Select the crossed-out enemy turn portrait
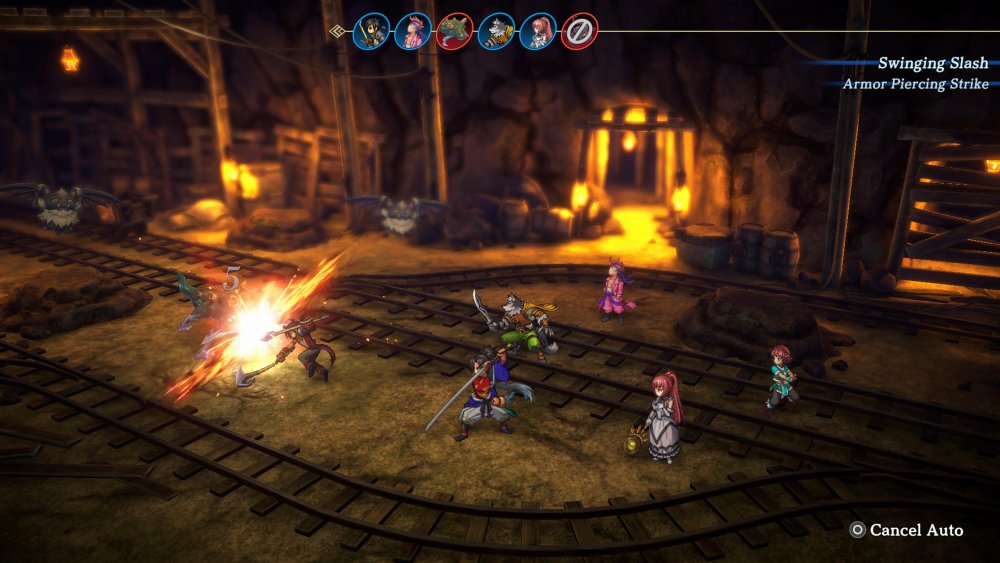This screenshot has width=1000, height=563. (579, 31)
